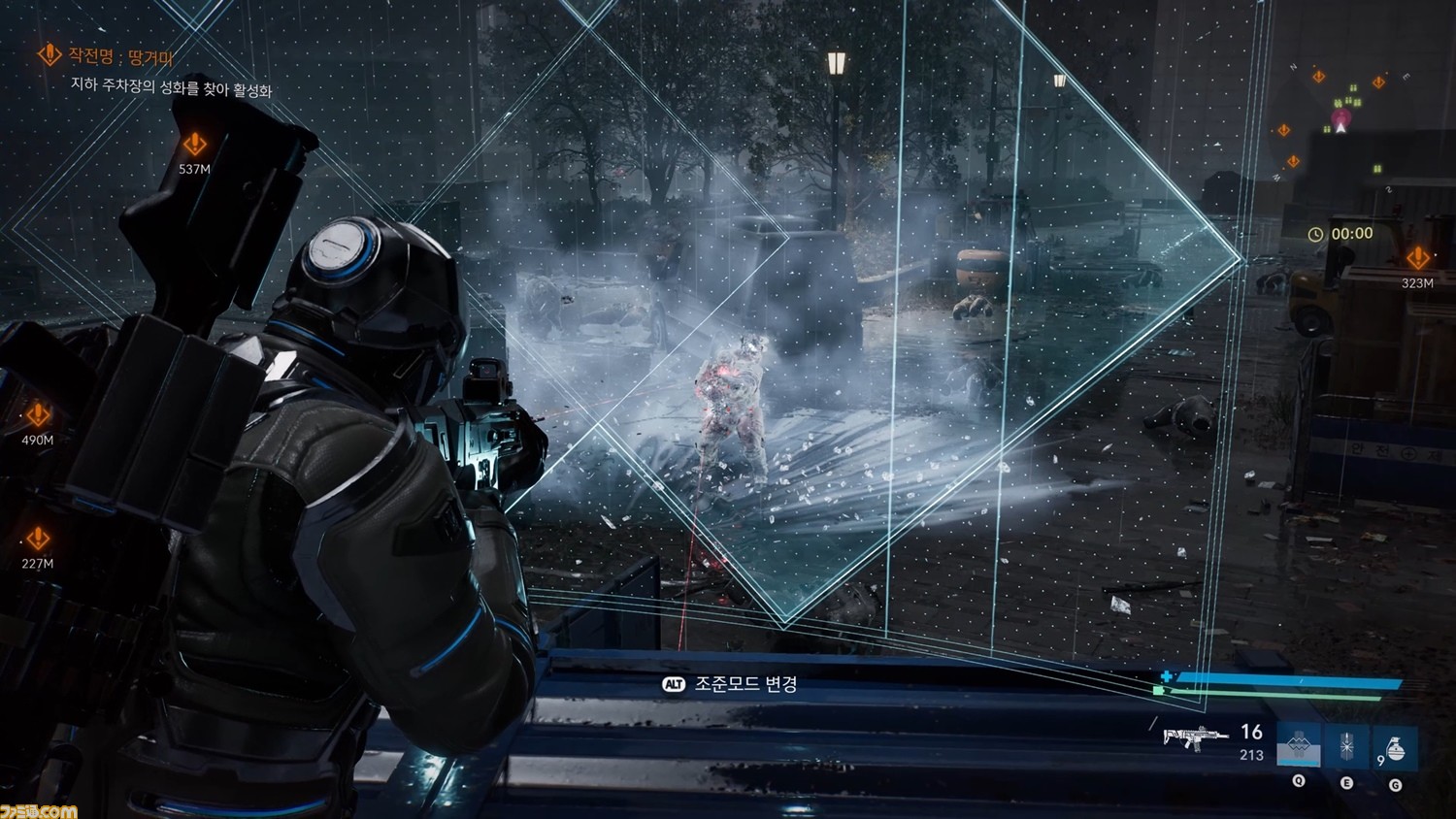Click the health cross toggle on the status bar

[1165, 674]
